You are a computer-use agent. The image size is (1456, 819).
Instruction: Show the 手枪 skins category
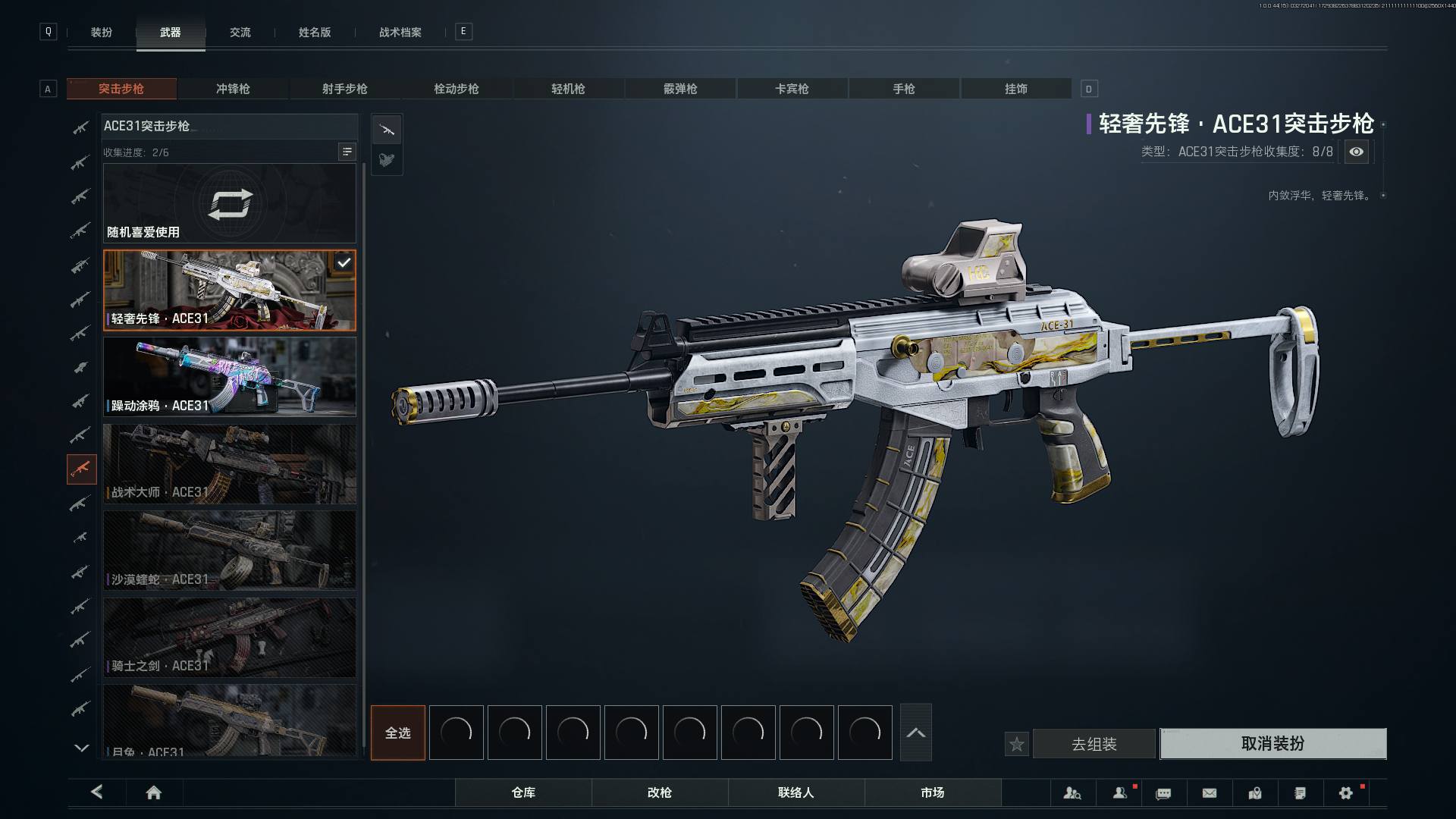point(903,89)
